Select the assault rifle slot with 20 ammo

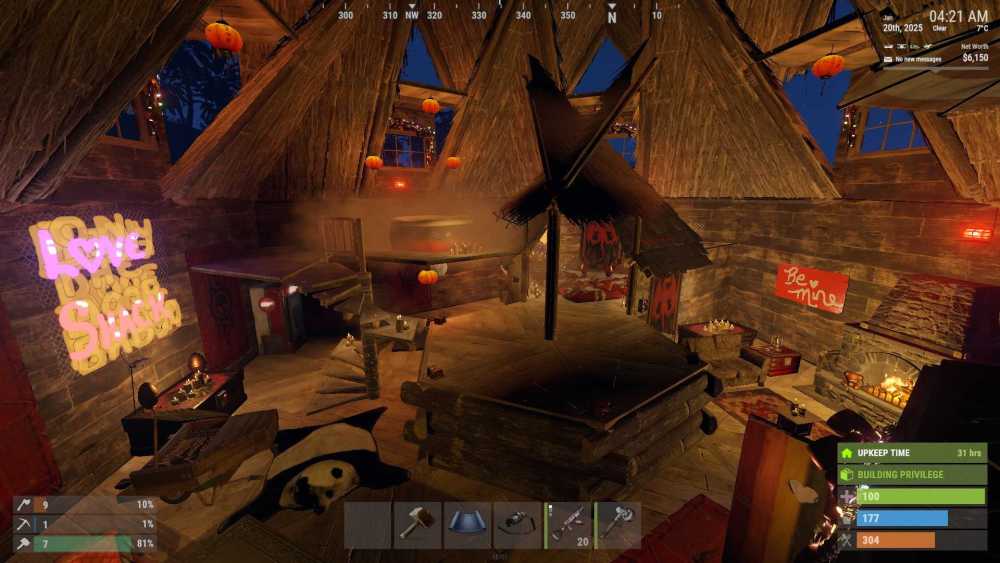568,524
